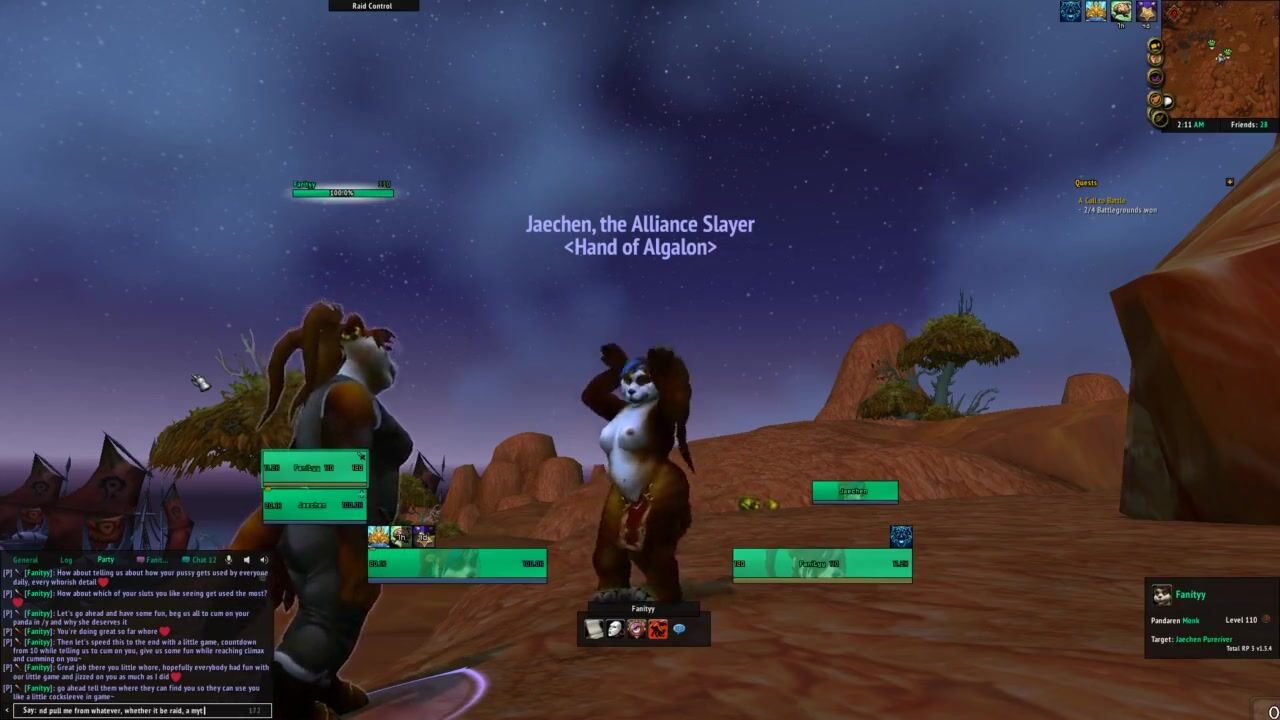Click the scroll icon on Fanityy's toolbar

tap(594, 629)
